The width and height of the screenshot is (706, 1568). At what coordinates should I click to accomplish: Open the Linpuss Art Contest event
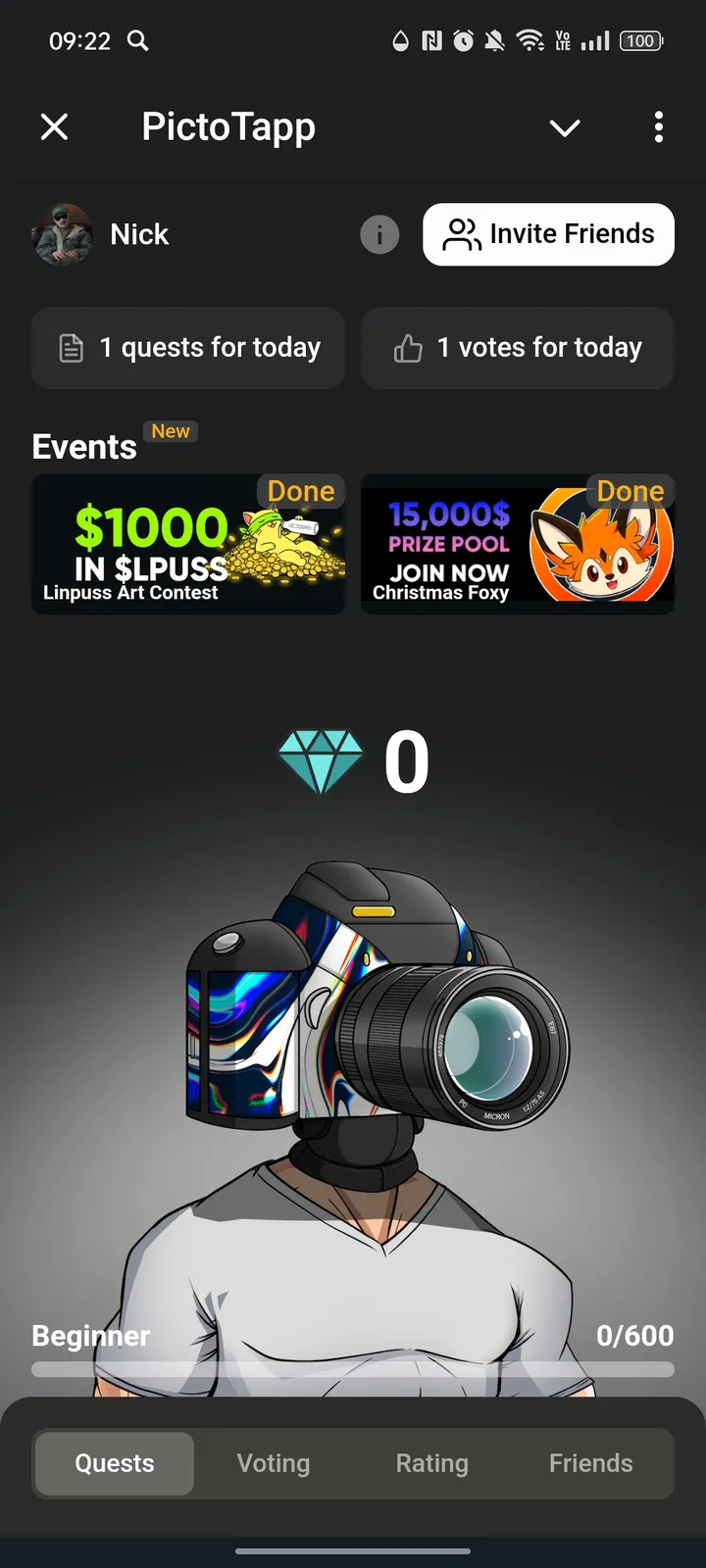coord(188,545)
